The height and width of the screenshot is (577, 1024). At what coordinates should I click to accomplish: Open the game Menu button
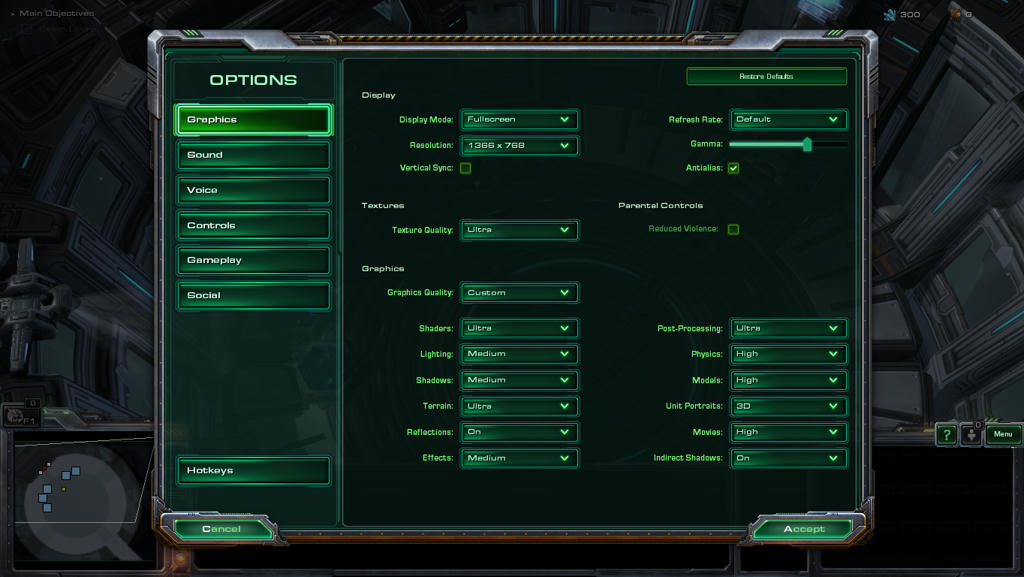pyautogui.click(x=1003, y=434)
